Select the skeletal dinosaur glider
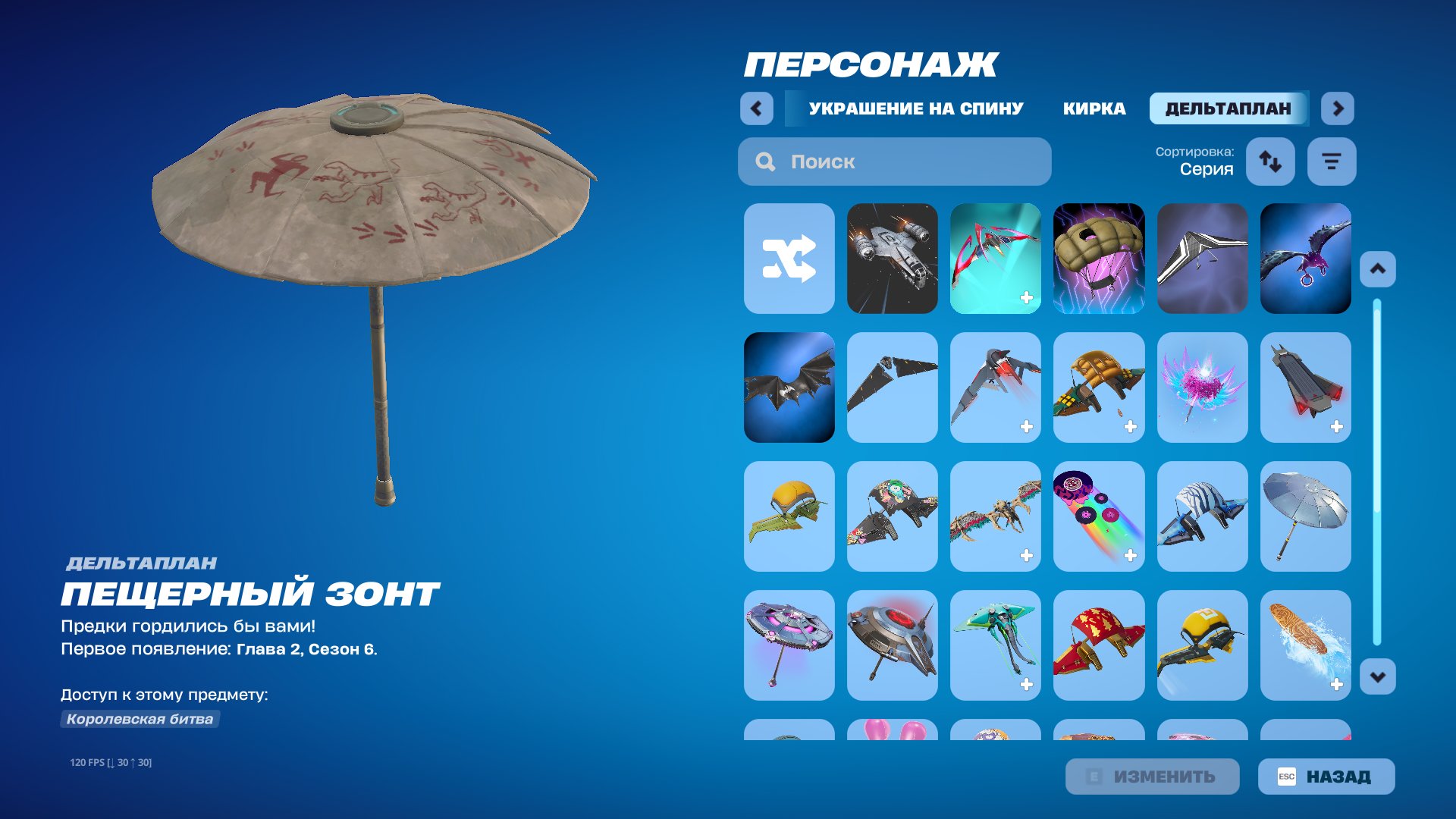 tap(996, 516)
